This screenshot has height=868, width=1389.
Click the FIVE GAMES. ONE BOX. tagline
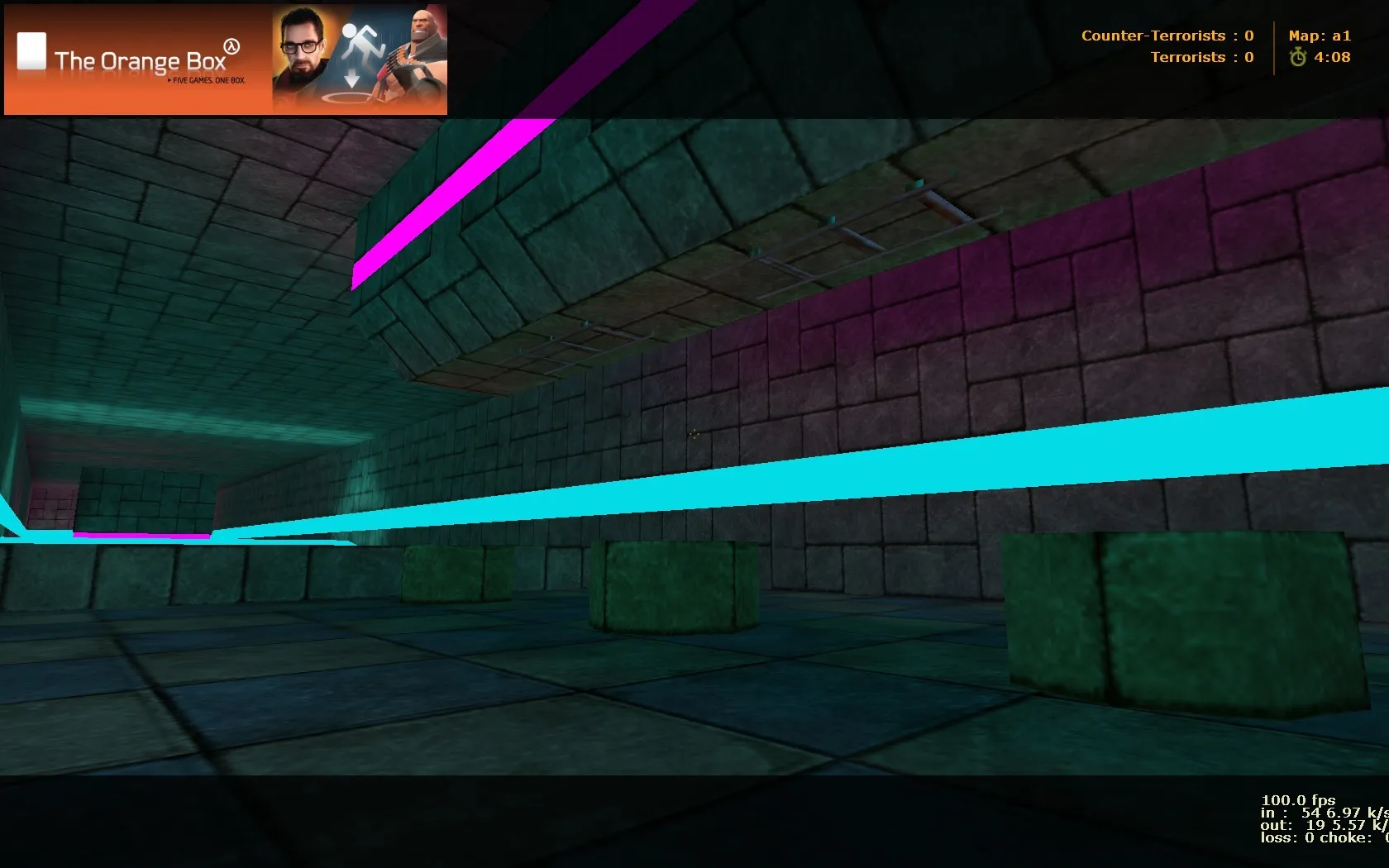click(x=208, y=81)
